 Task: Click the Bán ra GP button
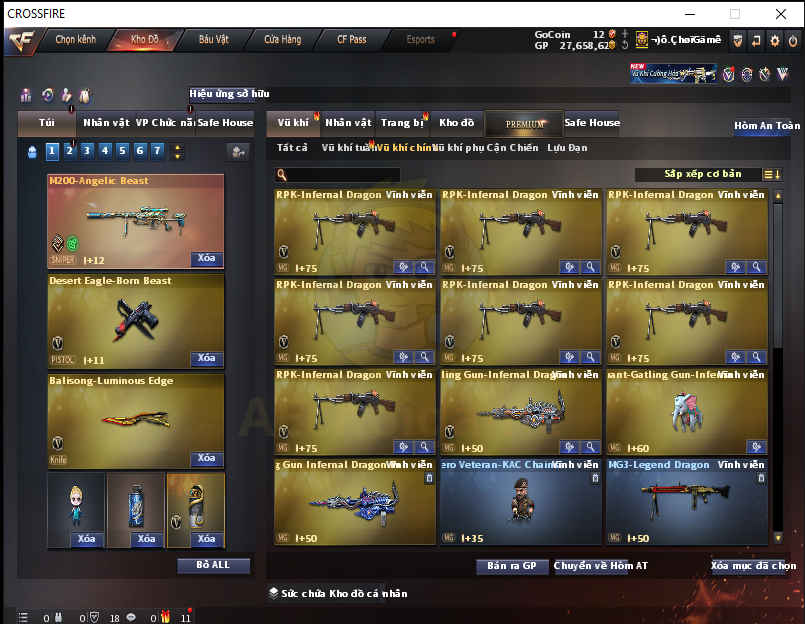[x=512, y=566]
